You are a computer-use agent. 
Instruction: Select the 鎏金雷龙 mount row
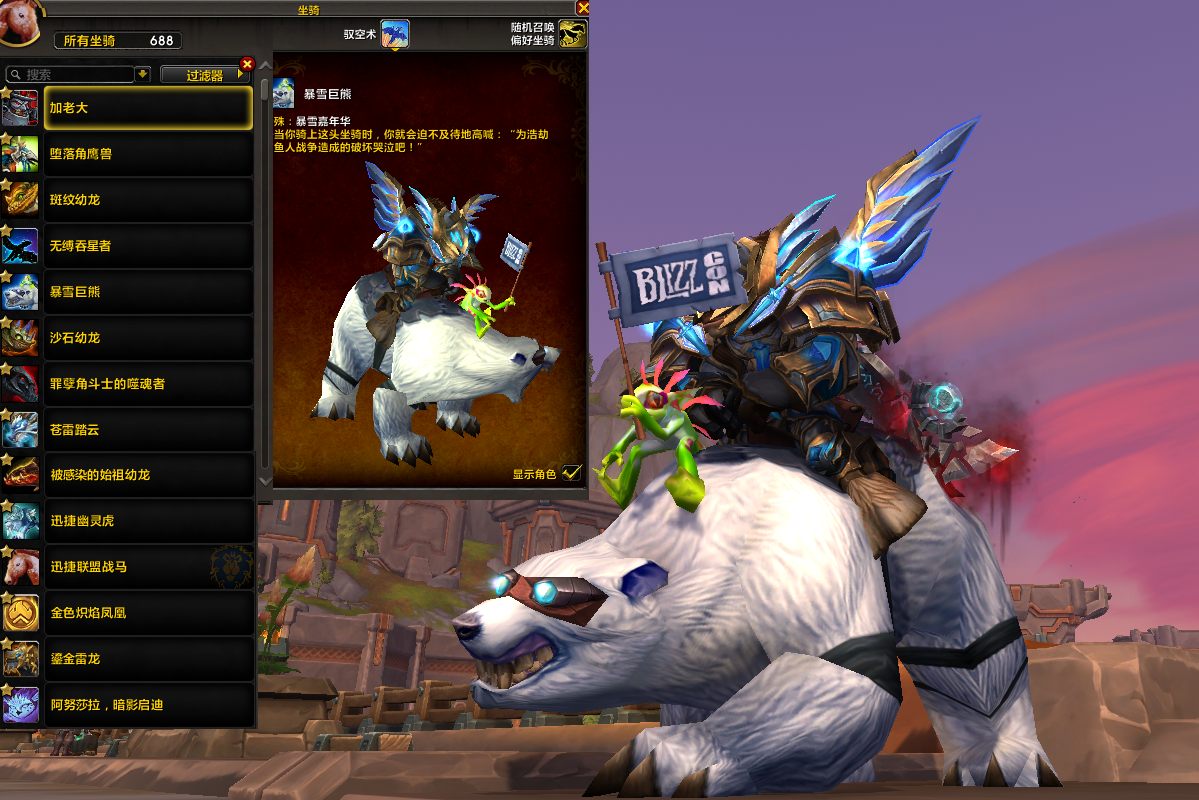[148, 659]
